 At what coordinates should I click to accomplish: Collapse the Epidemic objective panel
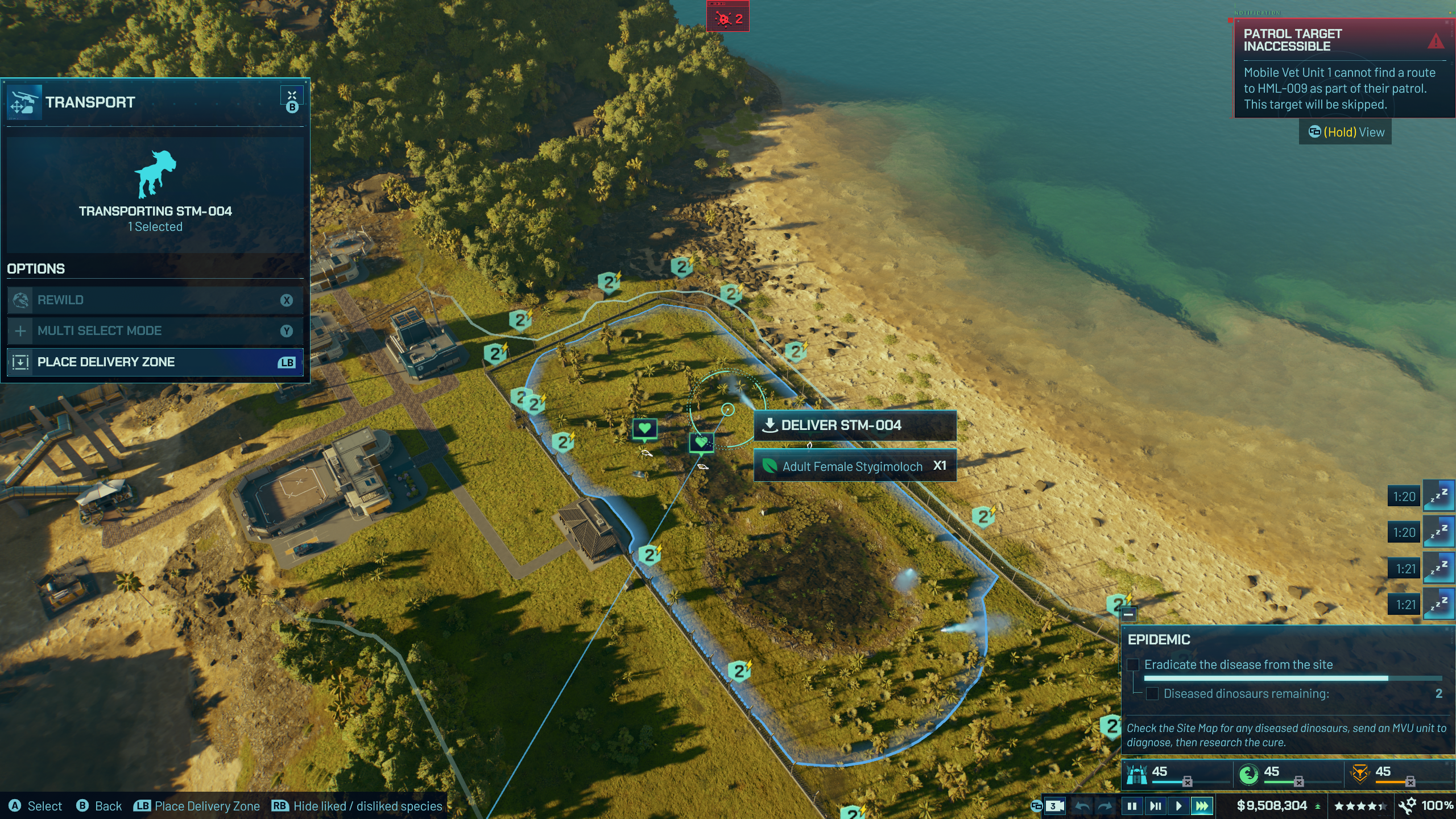pyautogui.click(x=1128, y=614)
